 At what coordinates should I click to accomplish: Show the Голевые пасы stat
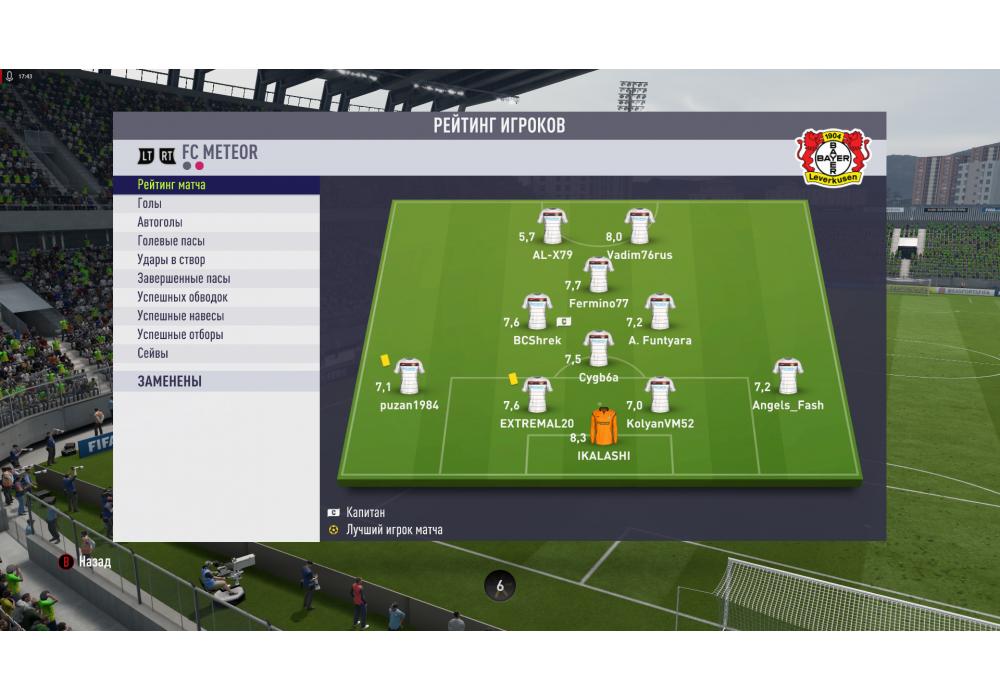pos(216,241)
